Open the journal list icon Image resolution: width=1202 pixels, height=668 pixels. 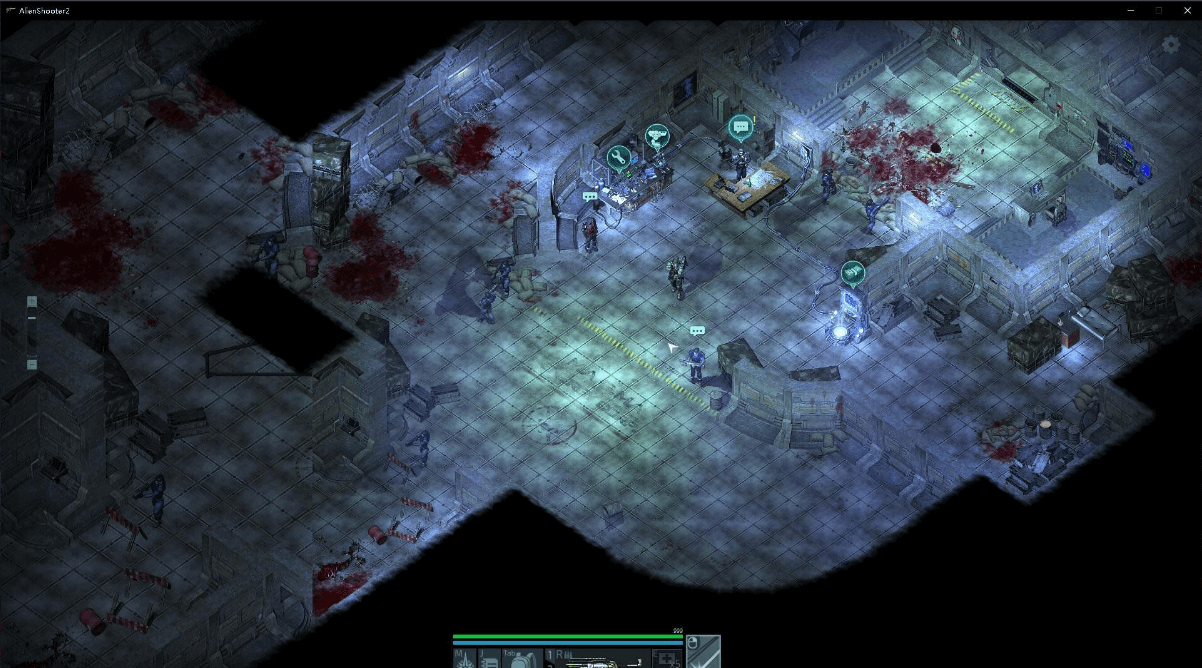pos(489,658)
